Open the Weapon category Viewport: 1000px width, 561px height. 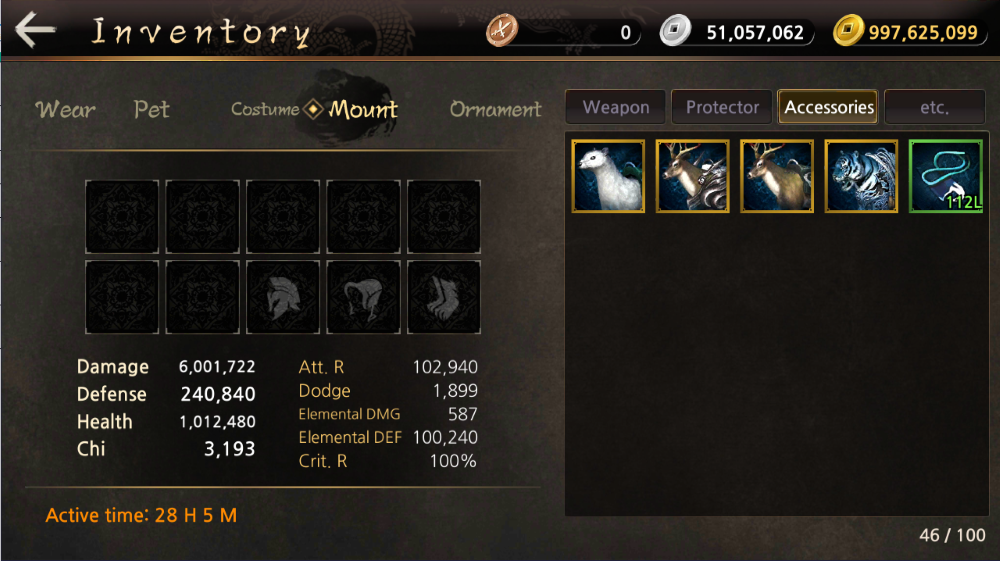616,107
